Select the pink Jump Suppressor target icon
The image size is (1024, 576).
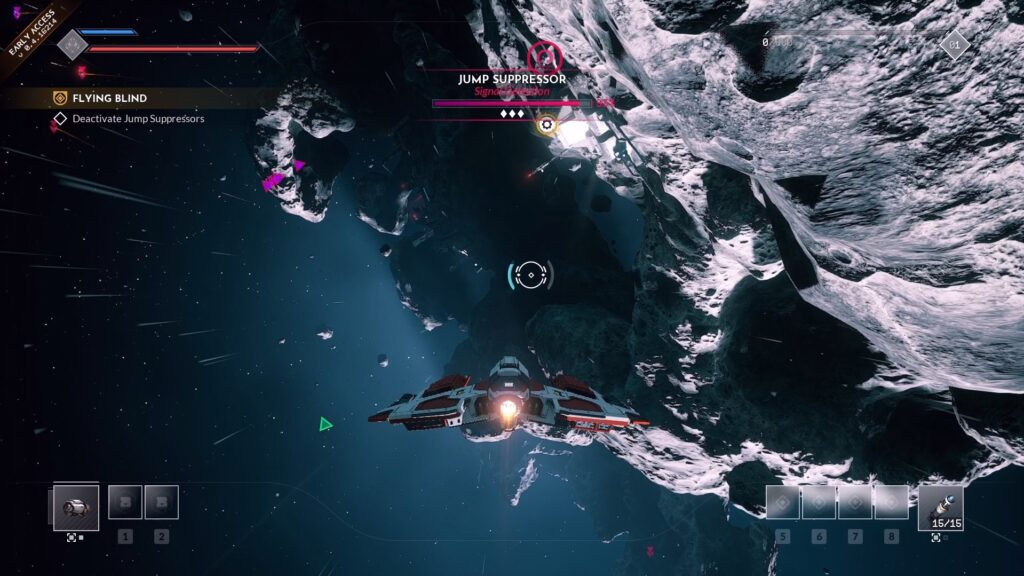545,55
